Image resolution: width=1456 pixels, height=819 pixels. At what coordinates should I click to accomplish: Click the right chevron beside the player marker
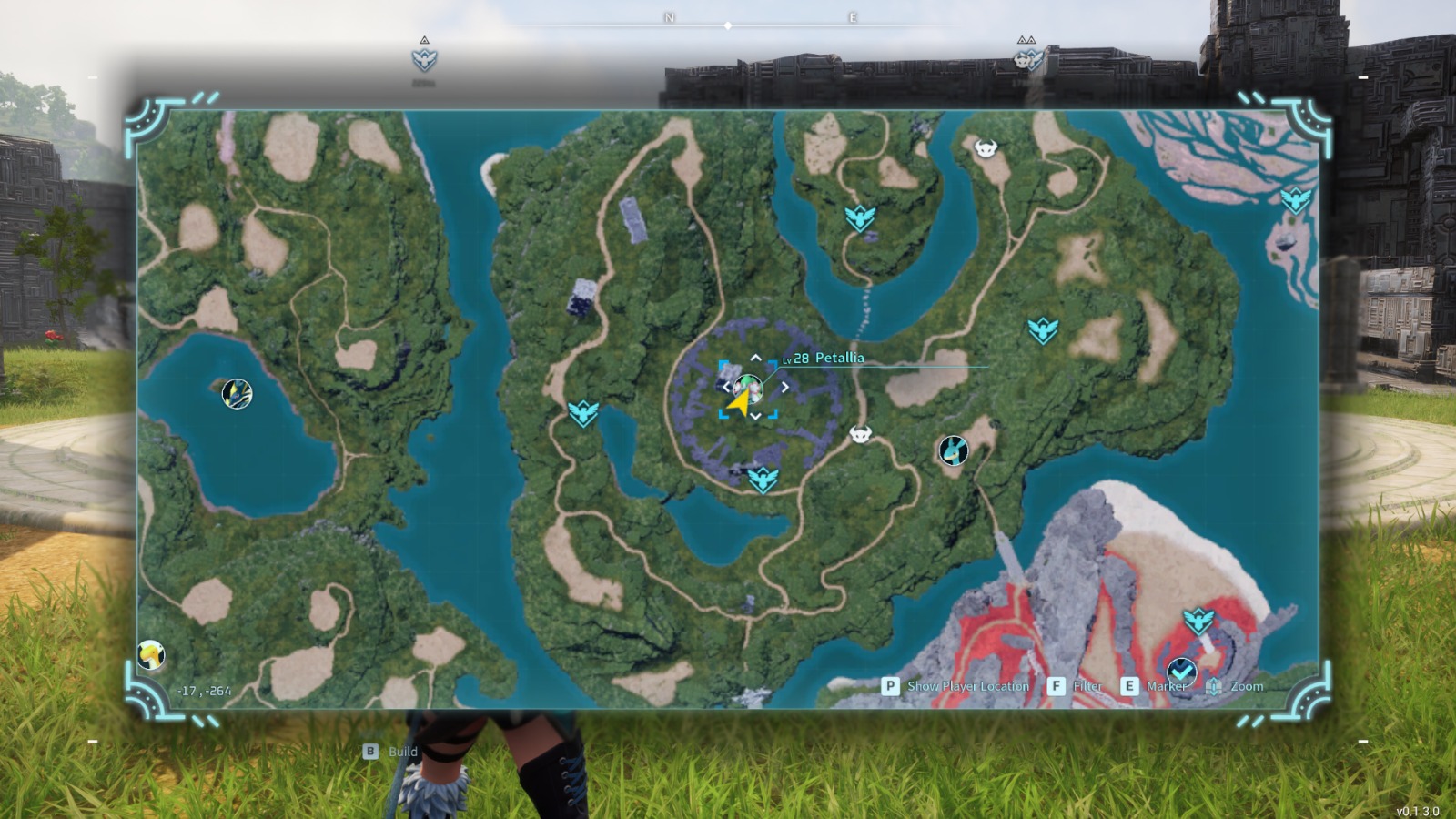click(784, 386)
